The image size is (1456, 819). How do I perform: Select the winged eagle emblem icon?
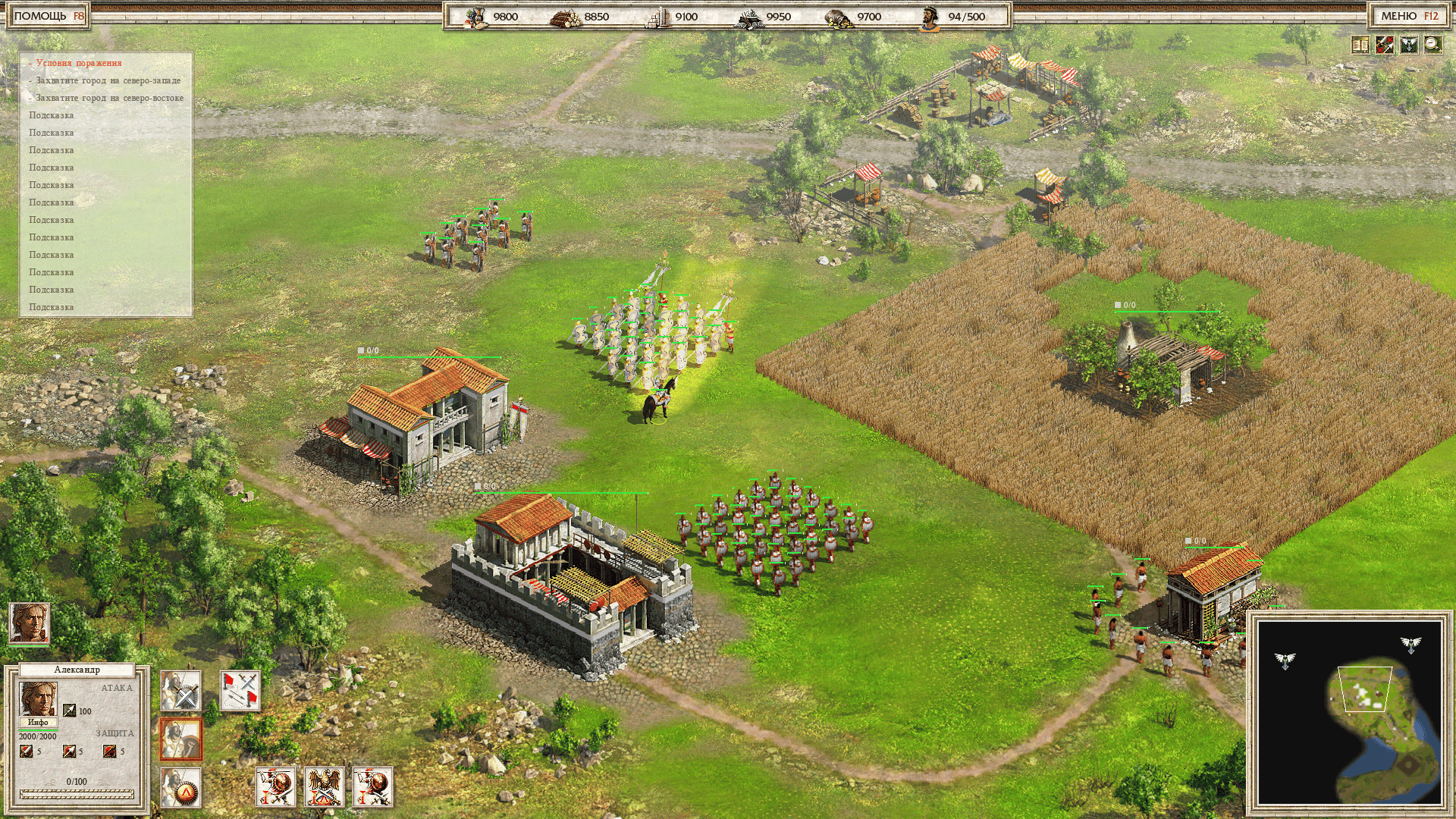[x=1409, y=45]
